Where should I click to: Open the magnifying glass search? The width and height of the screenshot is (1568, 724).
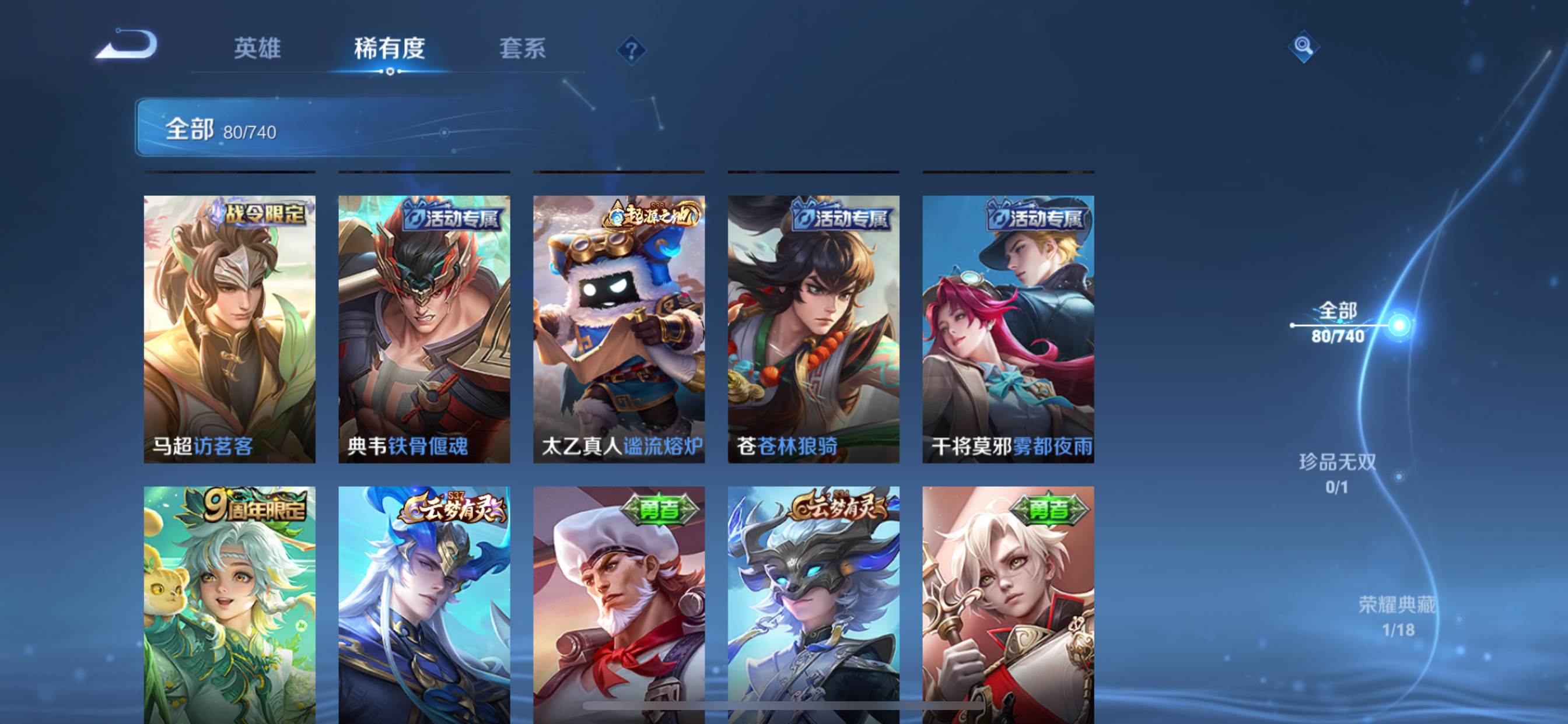pos(1303,46)
